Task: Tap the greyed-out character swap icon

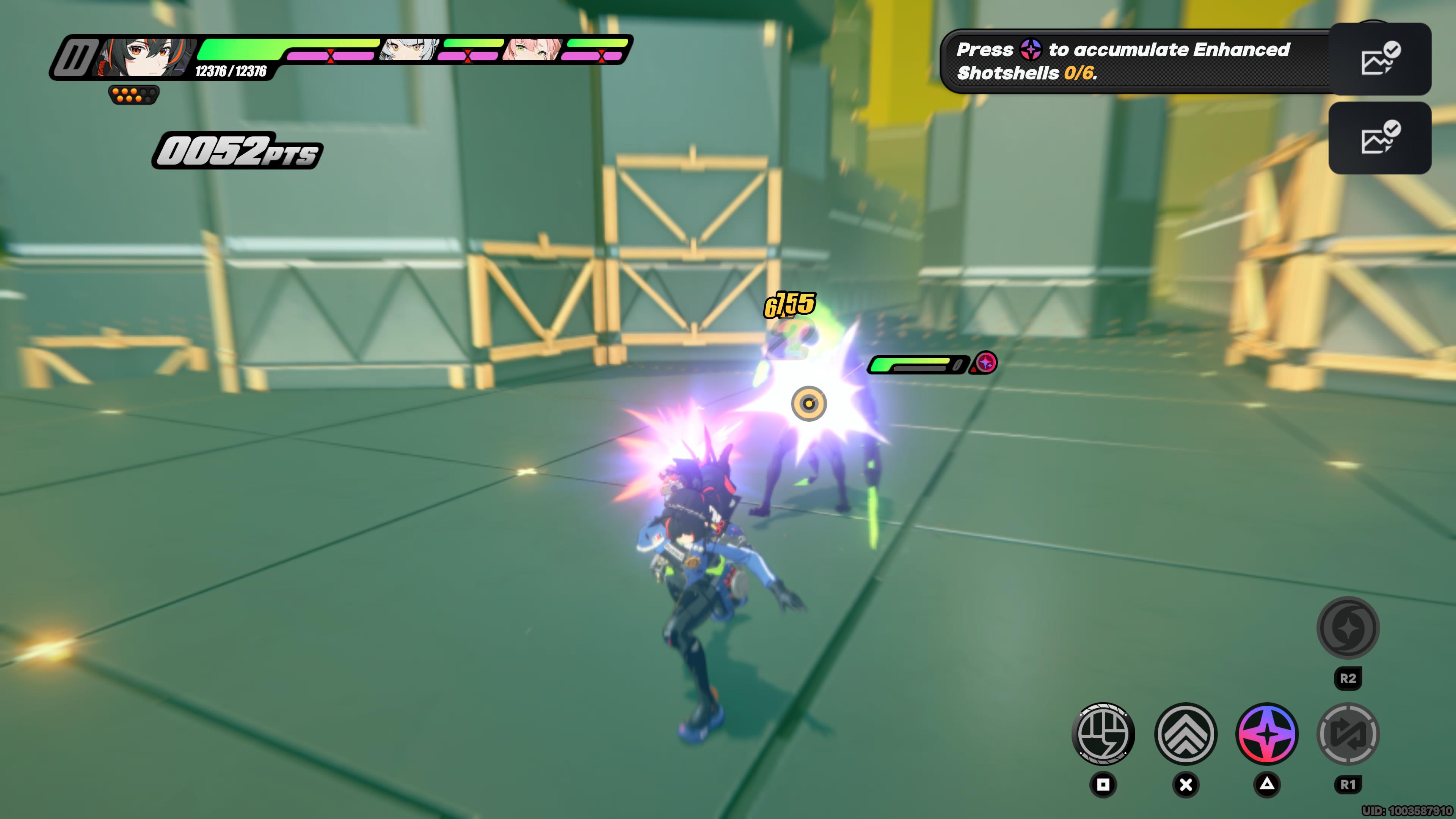Action: pyautogui.click(x=1348, y=734)
